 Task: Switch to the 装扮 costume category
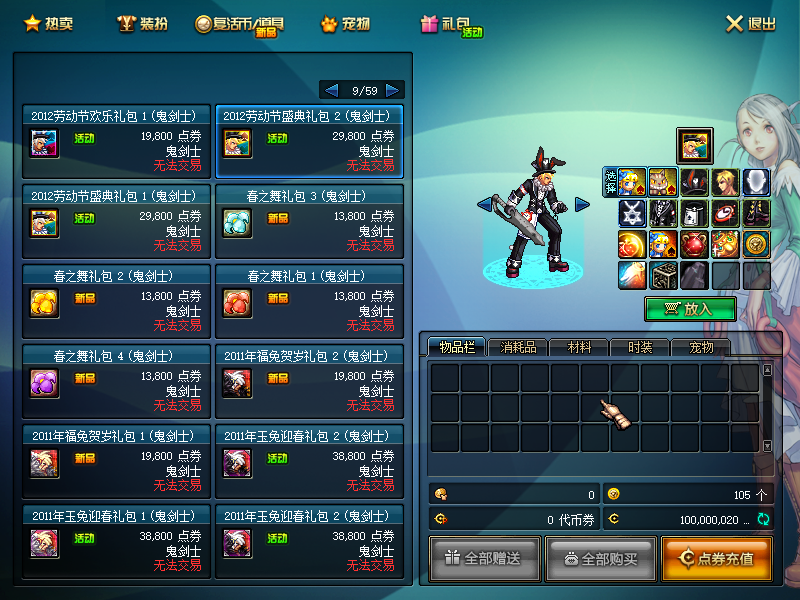(142, 24)
